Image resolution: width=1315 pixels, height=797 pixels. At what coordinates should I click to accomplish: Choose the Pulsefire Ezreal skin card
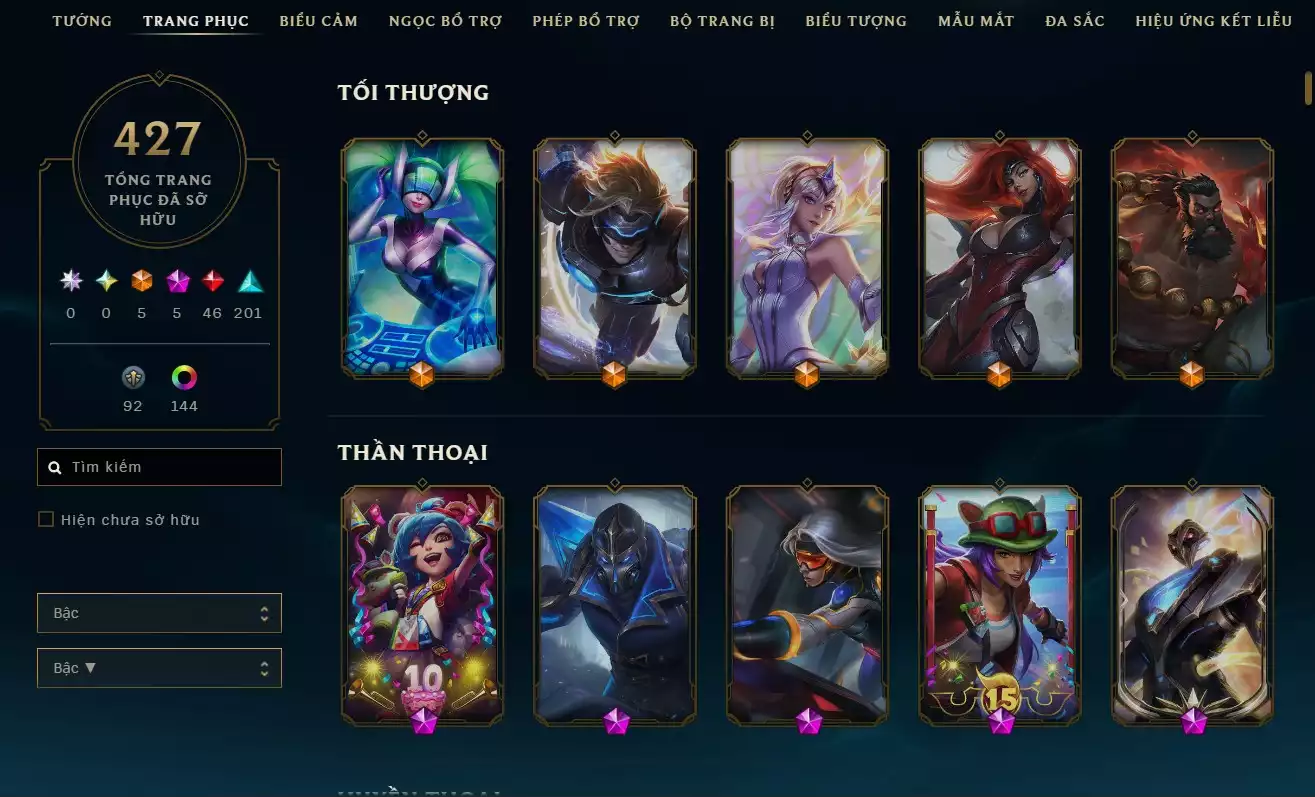click(614, 257)
